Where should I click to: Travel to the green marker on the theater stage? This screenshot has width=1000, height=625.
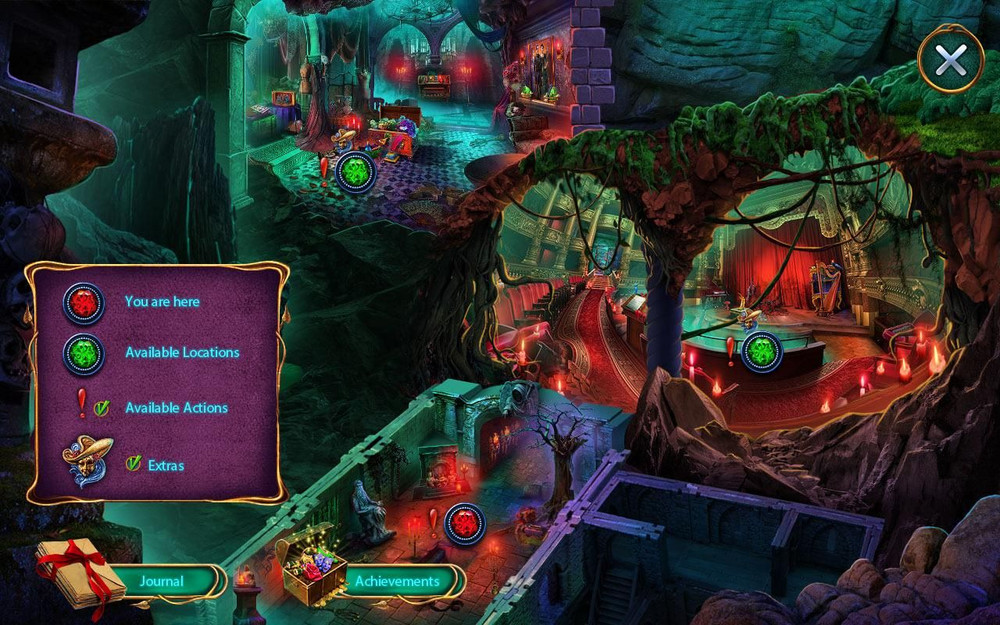point(762,351)
